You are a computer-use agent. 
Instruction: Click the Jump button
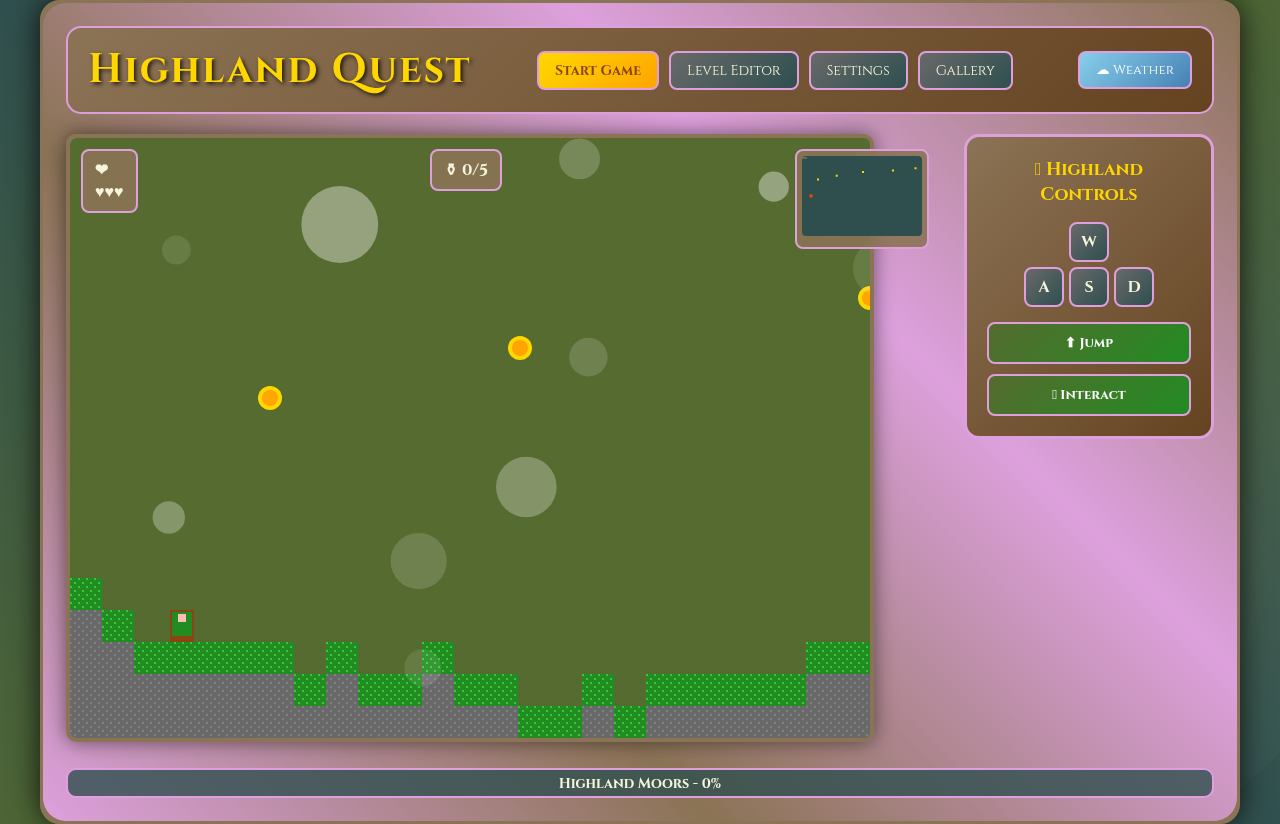(1088, 343)
